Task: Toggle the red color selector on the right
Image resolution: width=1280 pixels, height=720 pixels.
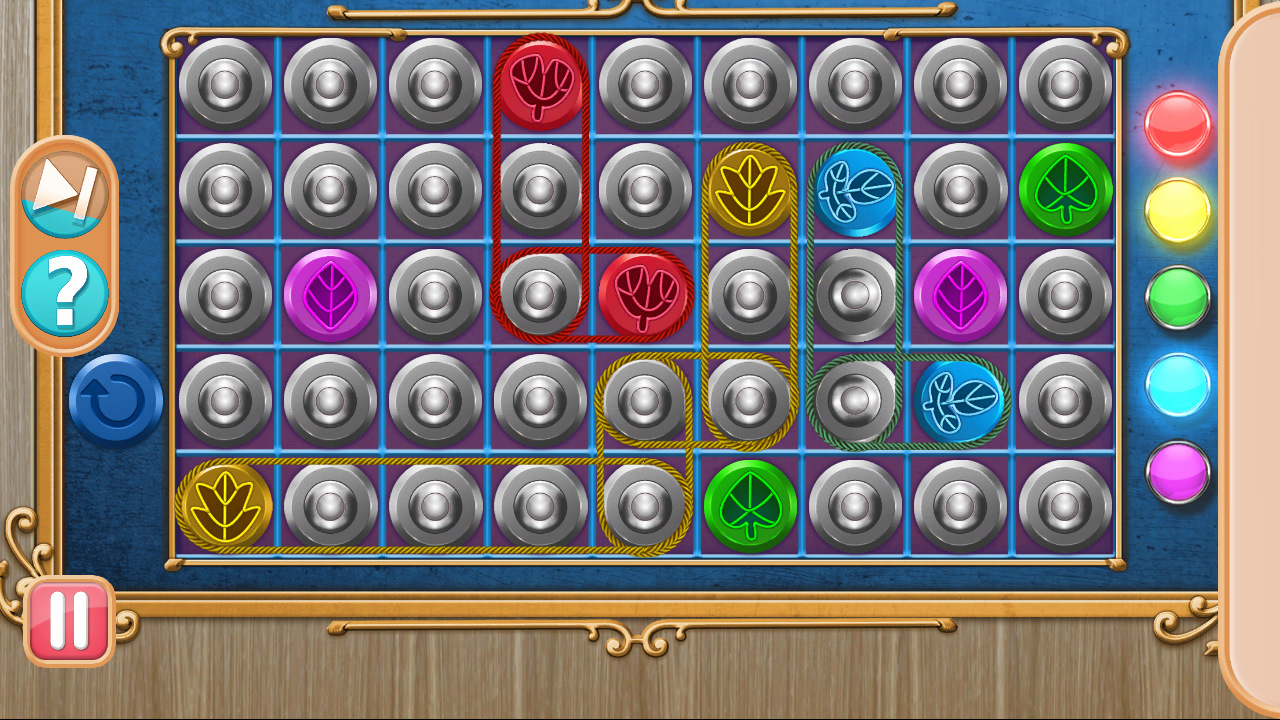Action: pyautogui.click(x=1178, y=125)
